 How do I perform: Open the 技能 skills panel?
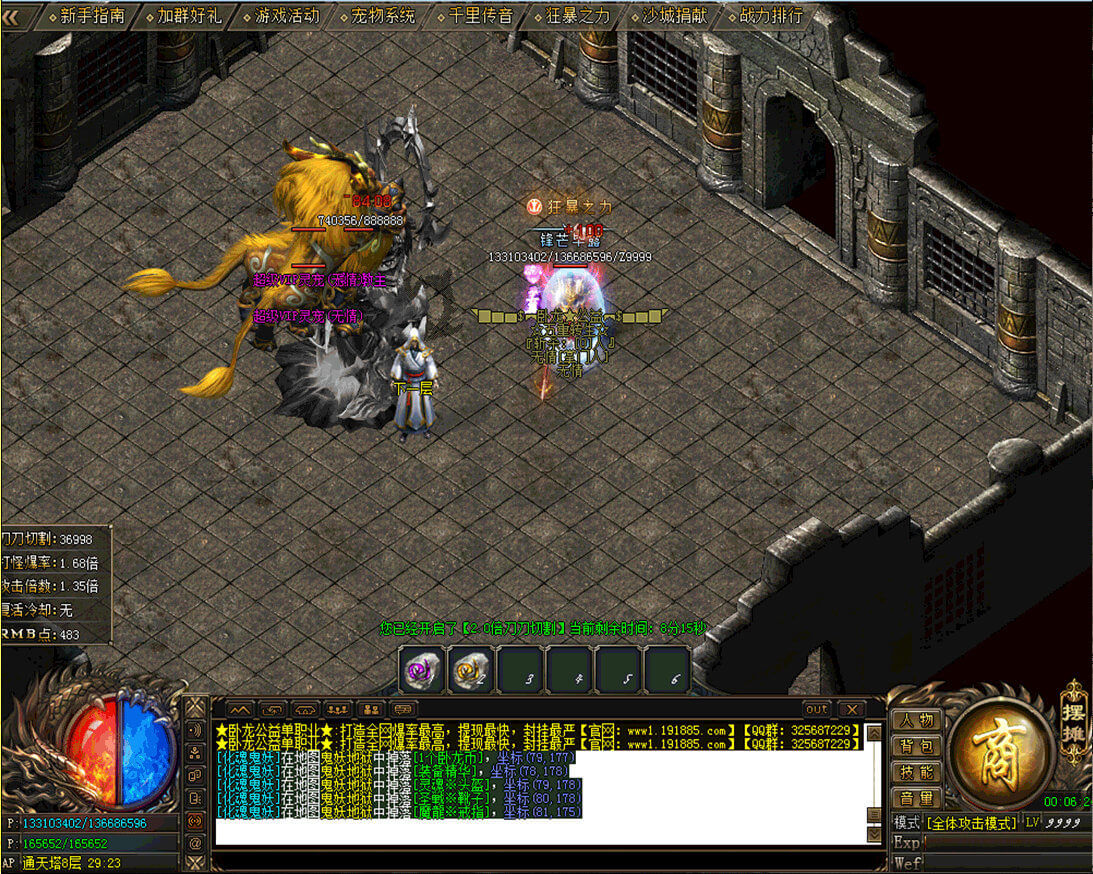click(x=915, y=772)
